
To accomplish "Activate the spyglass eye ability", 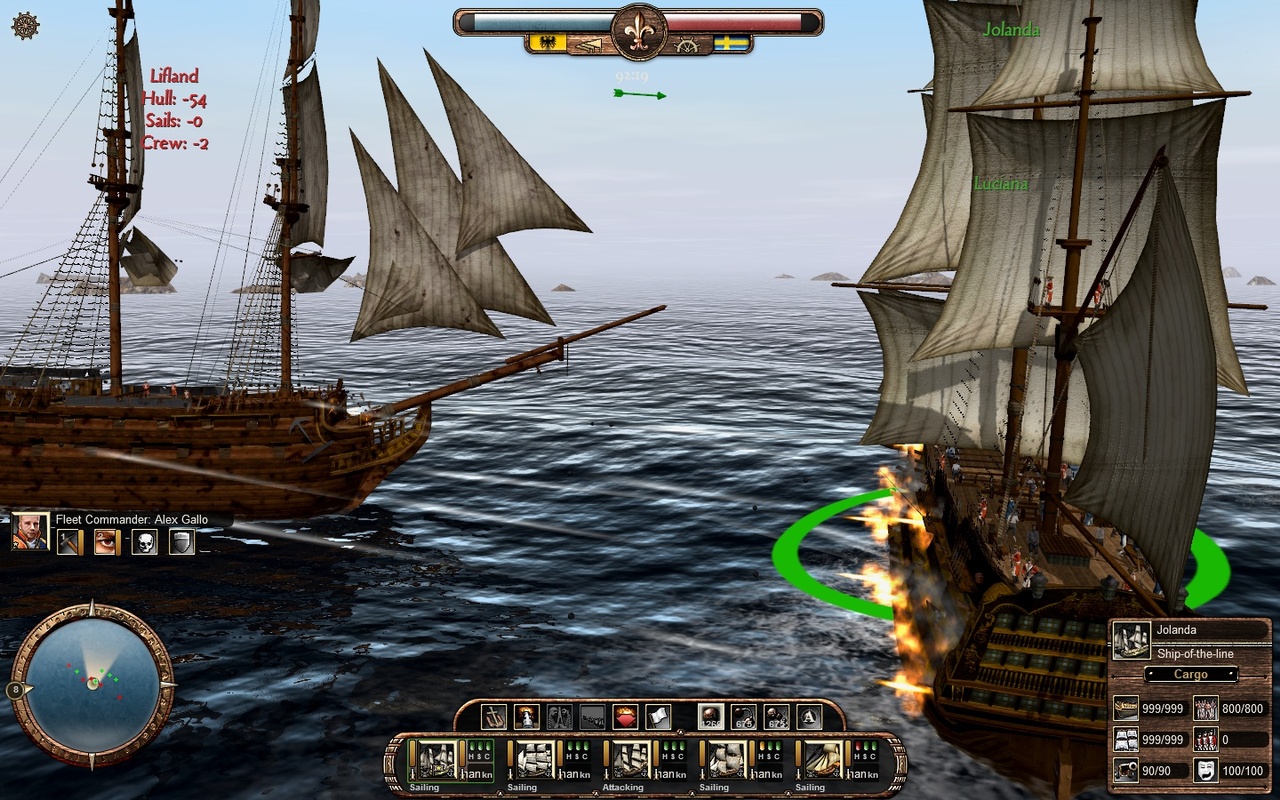I will 105,542.
